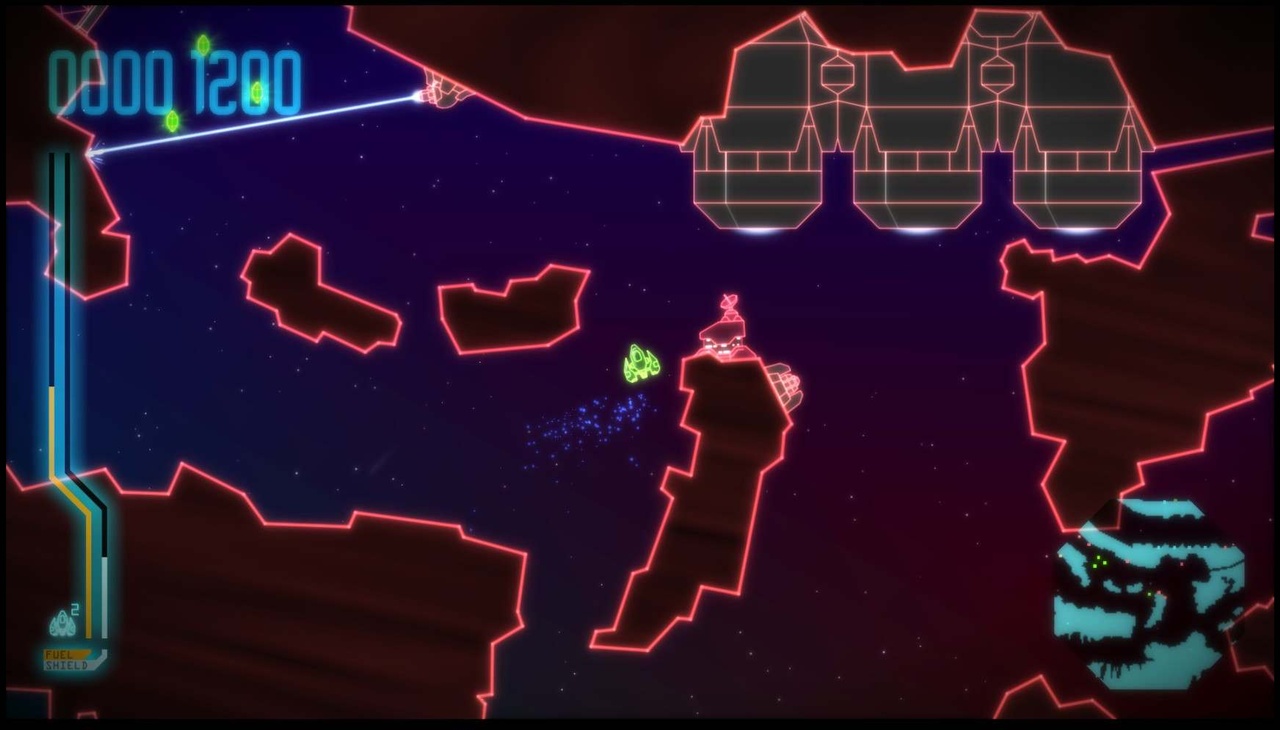Screen dimensions: 1280x730
Task: Select the green enemy ship near the cliff
Action: tap(640, 362)
